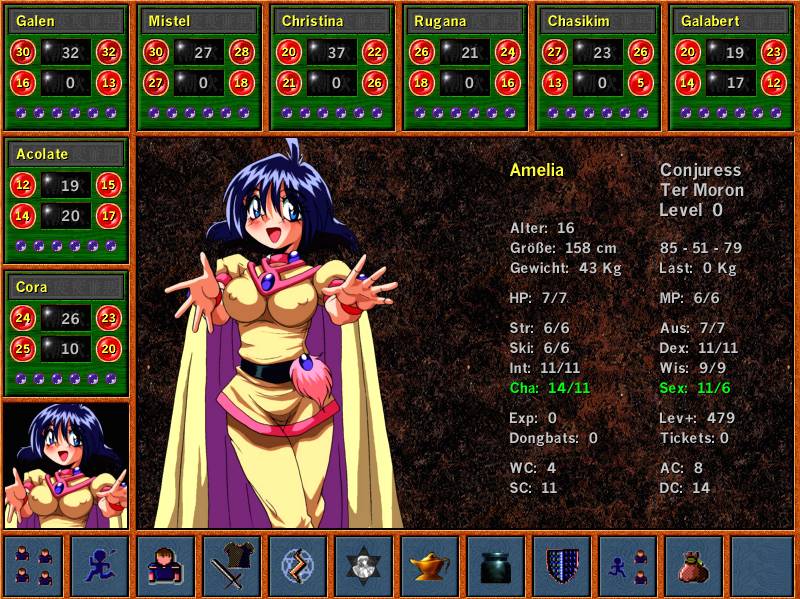The image size is (800, 599).
Task: Choose Christina's party member panel
Action: pos(332,67)
